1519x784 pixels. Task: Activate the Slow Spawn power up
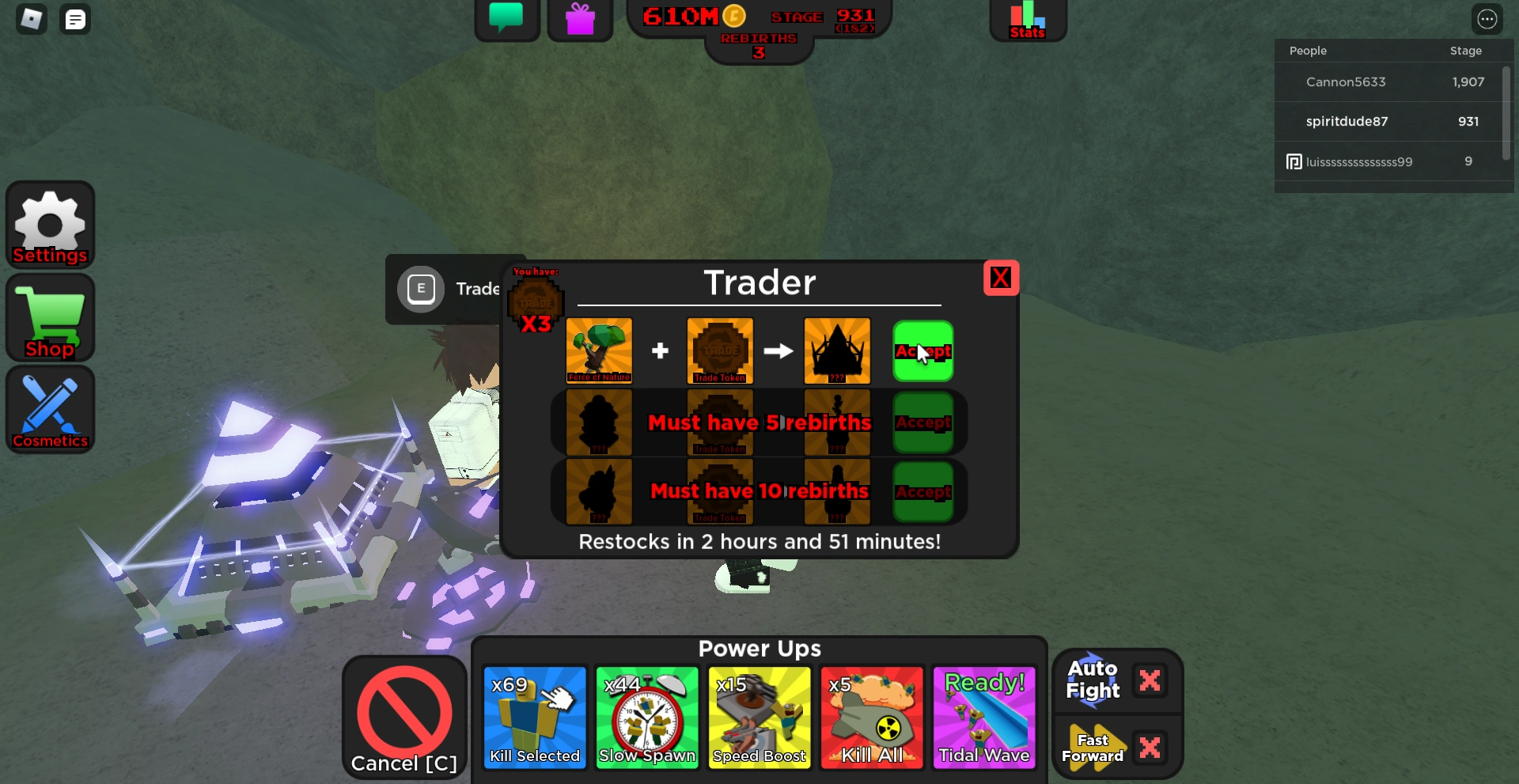[x=646, y=716]
